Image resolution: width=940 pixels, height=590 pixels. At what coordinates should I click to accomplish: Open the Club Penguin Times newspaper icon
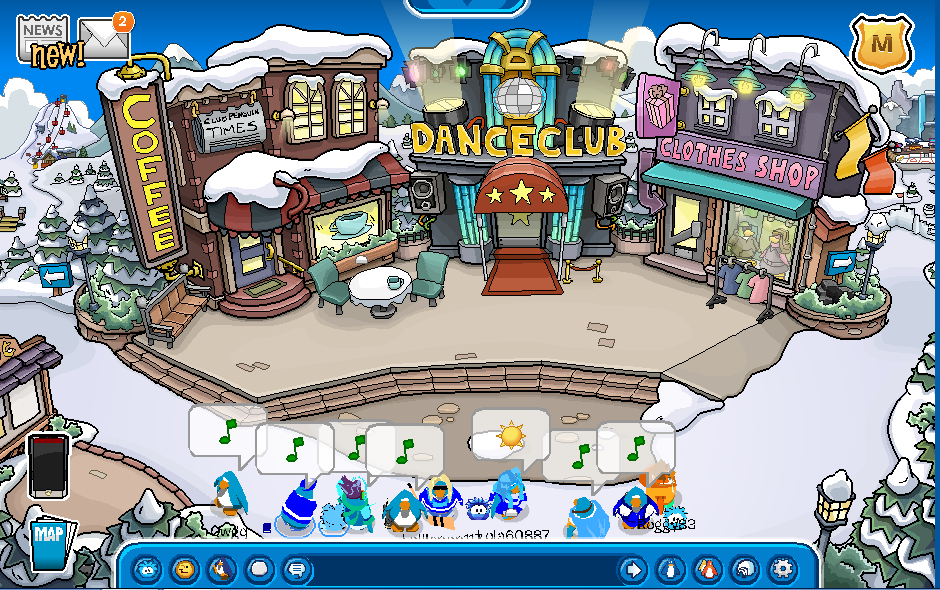click(x=43, y=40)
